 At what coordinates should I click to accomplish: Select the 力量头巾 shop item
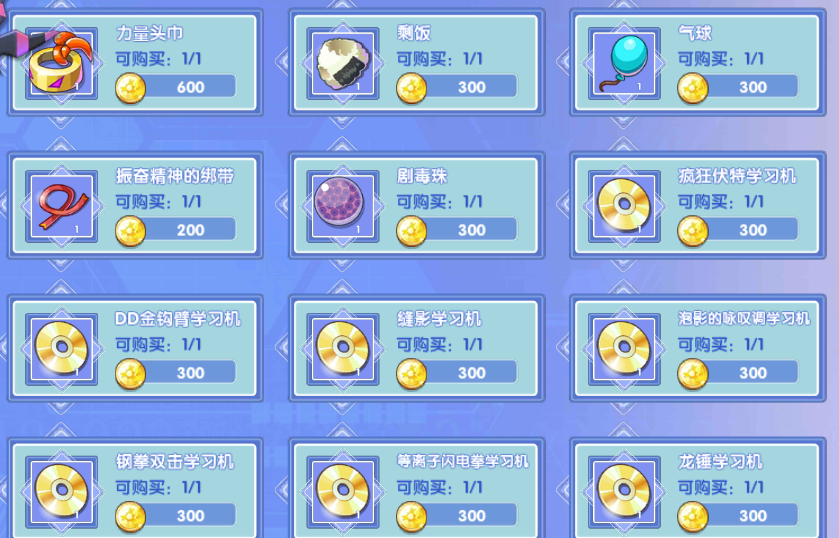coord(135,62)
